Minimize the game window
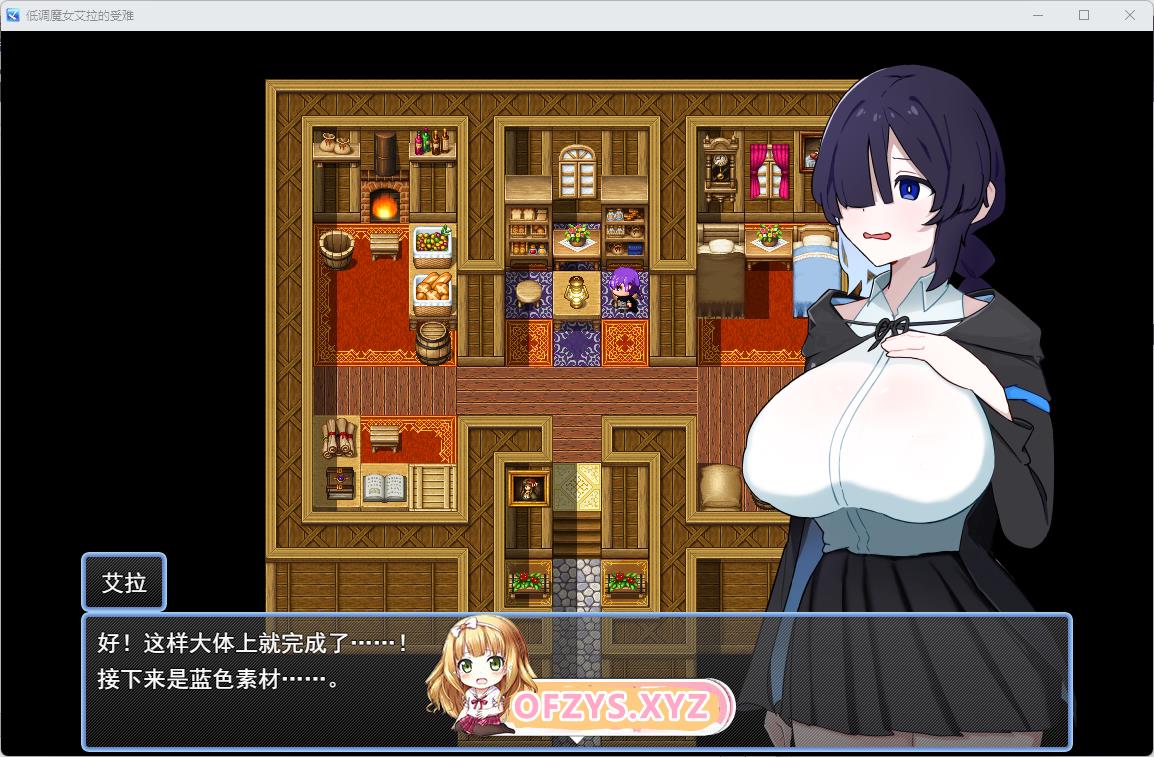The height and width of the screenshot is (757, 1154). [1038, 15]
